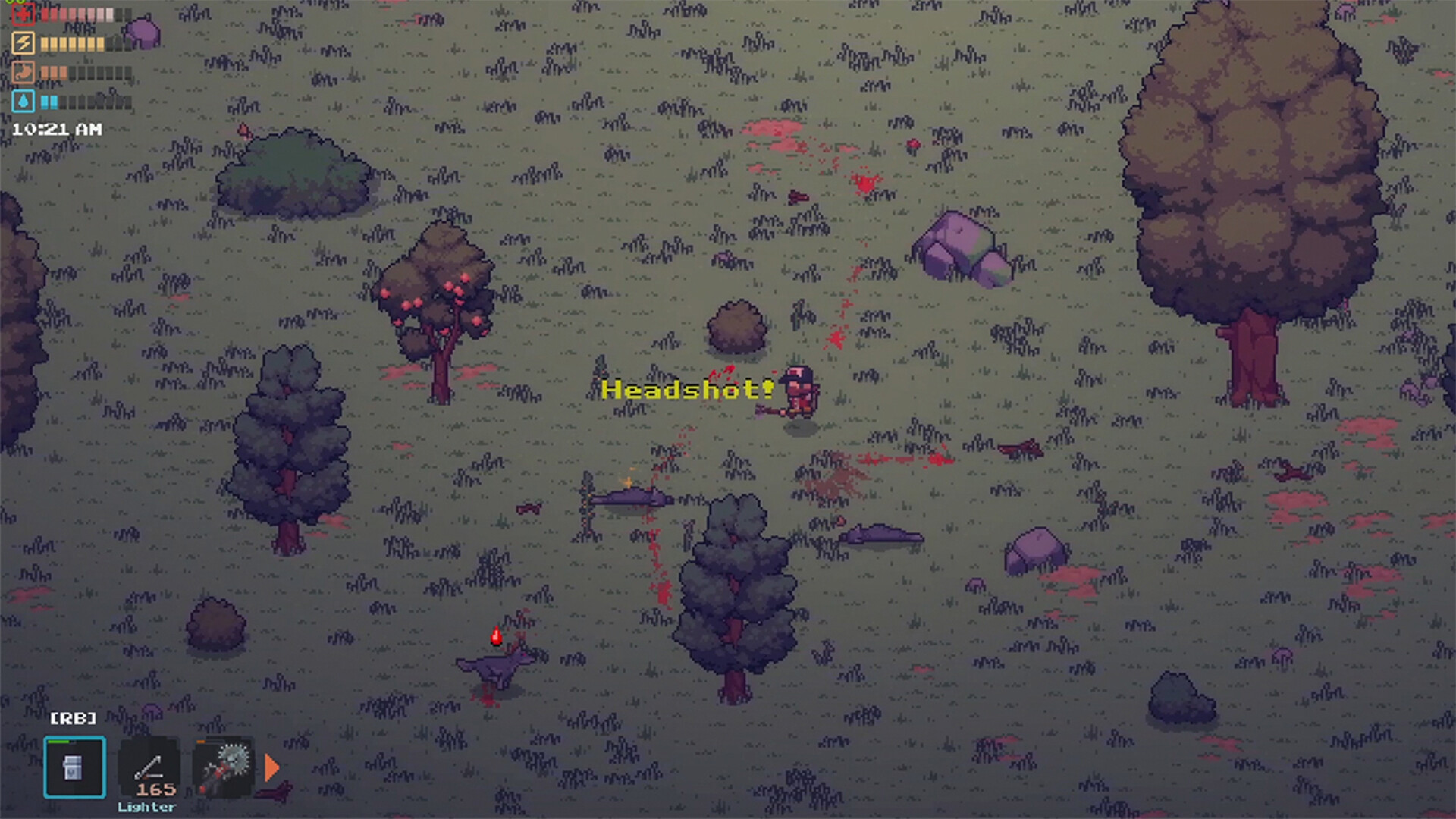Click the lightning energy stat icon
The width and height of the screenshot is (1456, 819).
click(x=24, y=42)
